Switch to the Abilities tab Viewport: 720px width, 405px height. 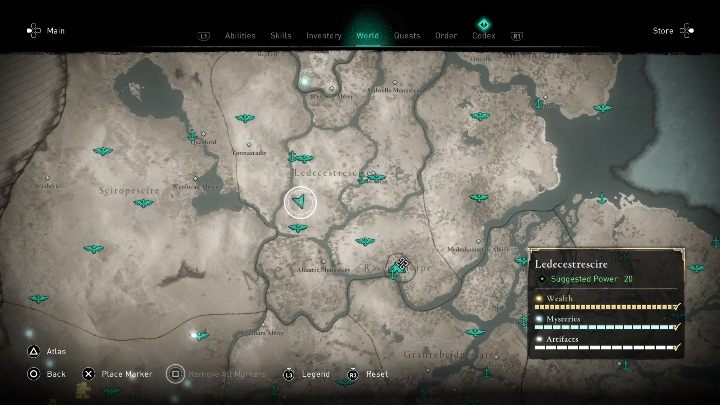(x=240, y=36)
